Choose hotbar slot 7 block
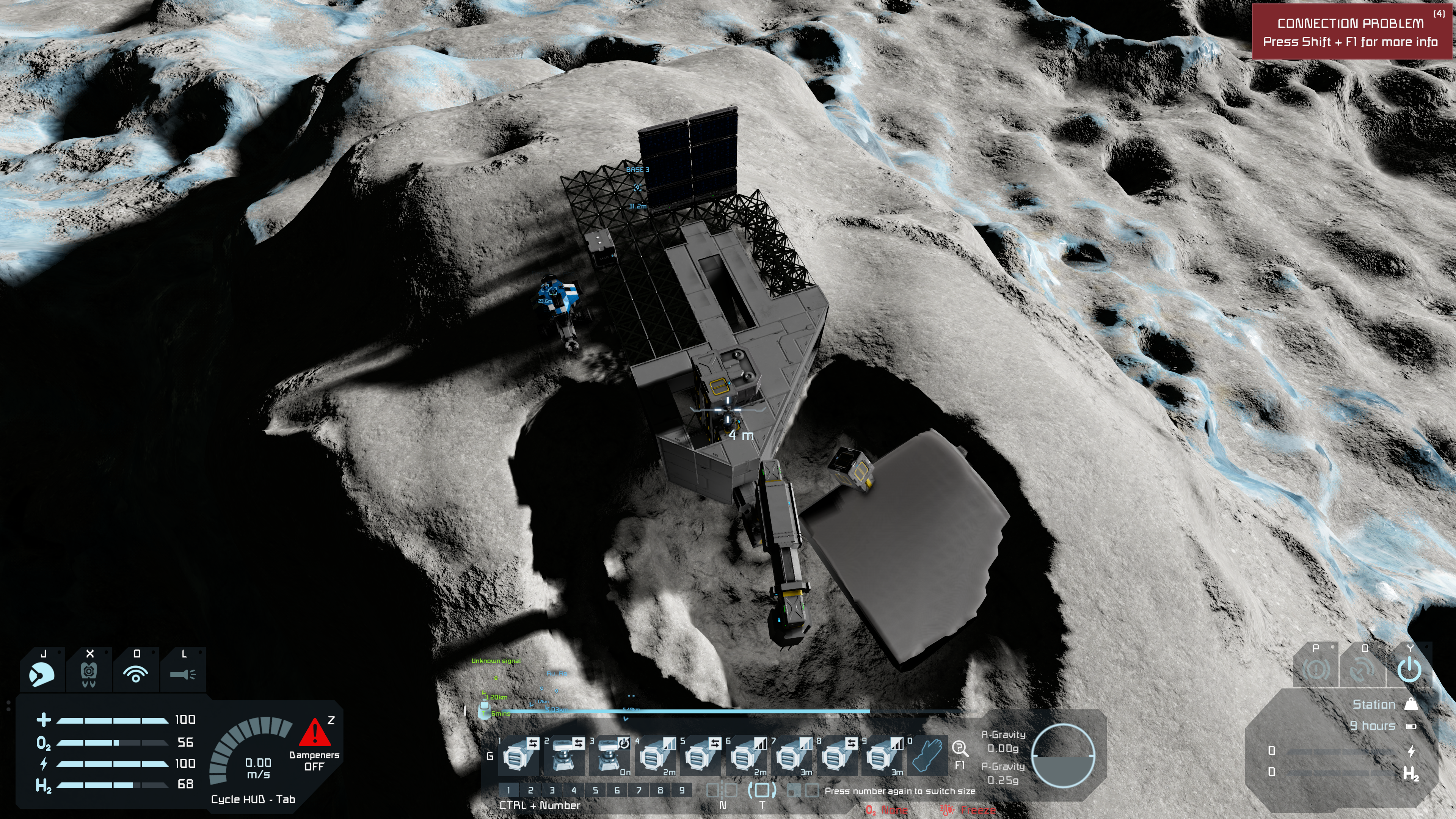Screen dimensions: 1456x819 click(x=790, y=756)
